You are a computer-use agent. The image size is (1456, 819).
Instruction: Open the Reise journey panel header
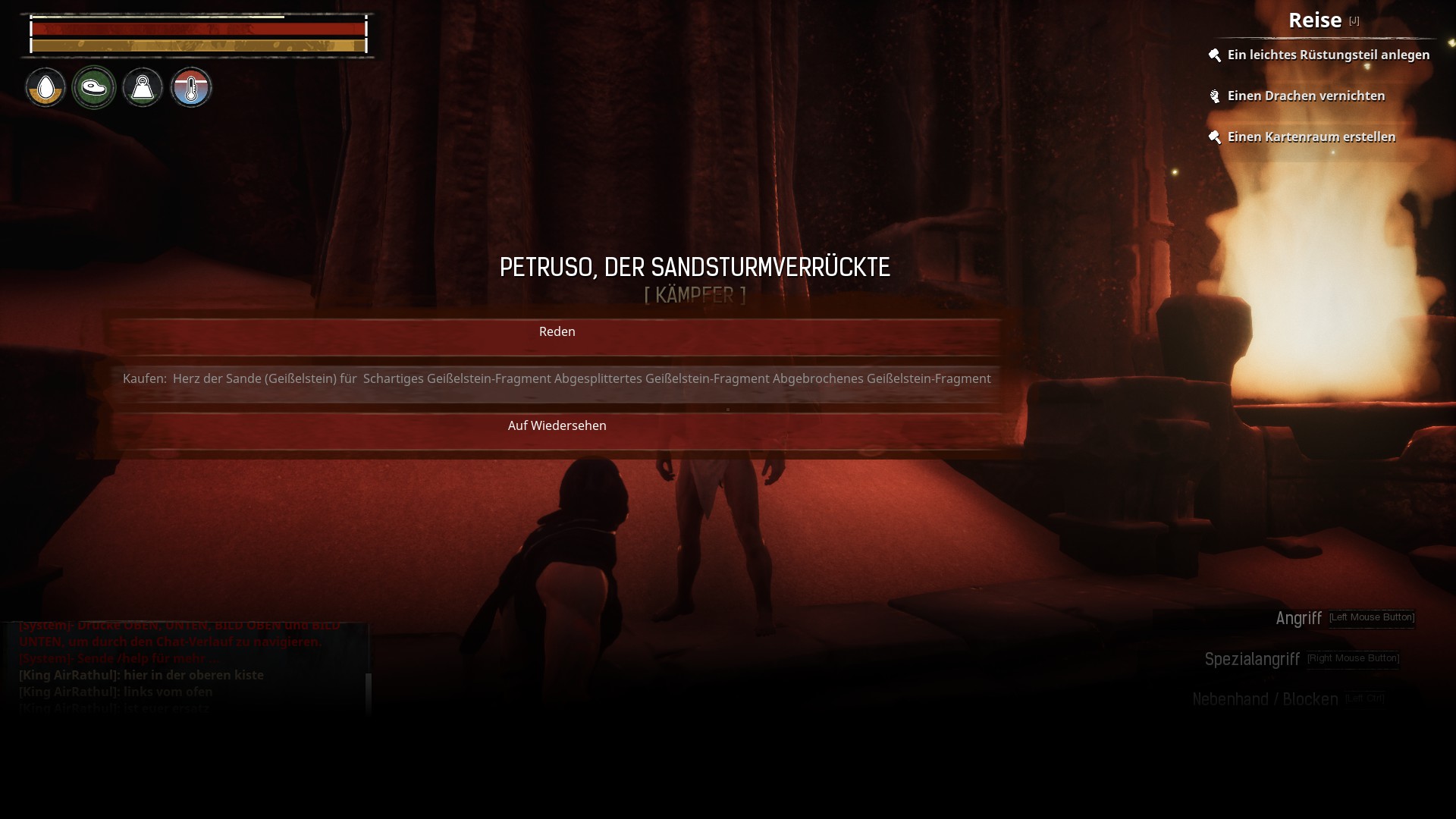pos(1315,20)
